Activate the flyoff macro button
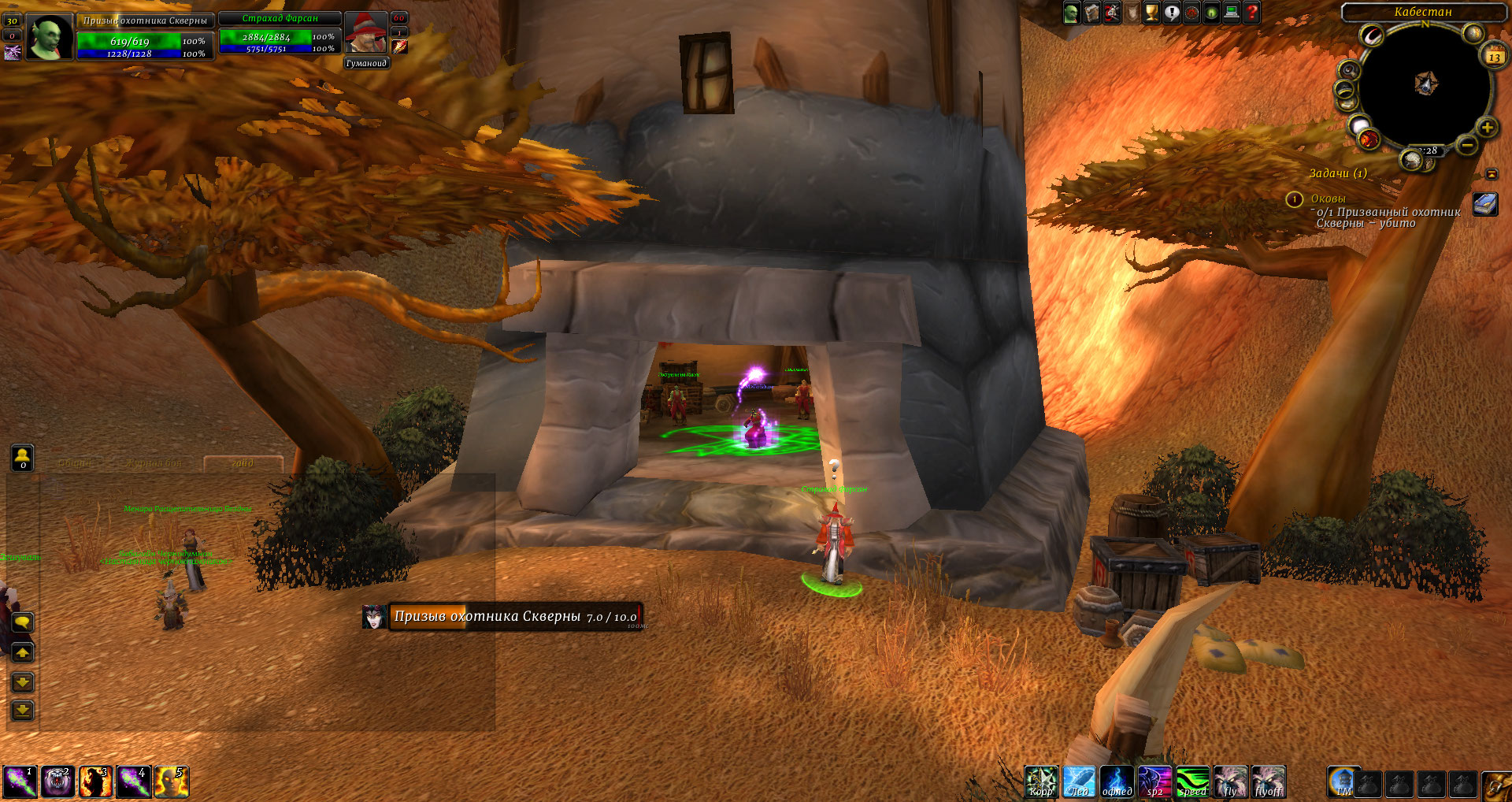 click(x=1268, y=782)
